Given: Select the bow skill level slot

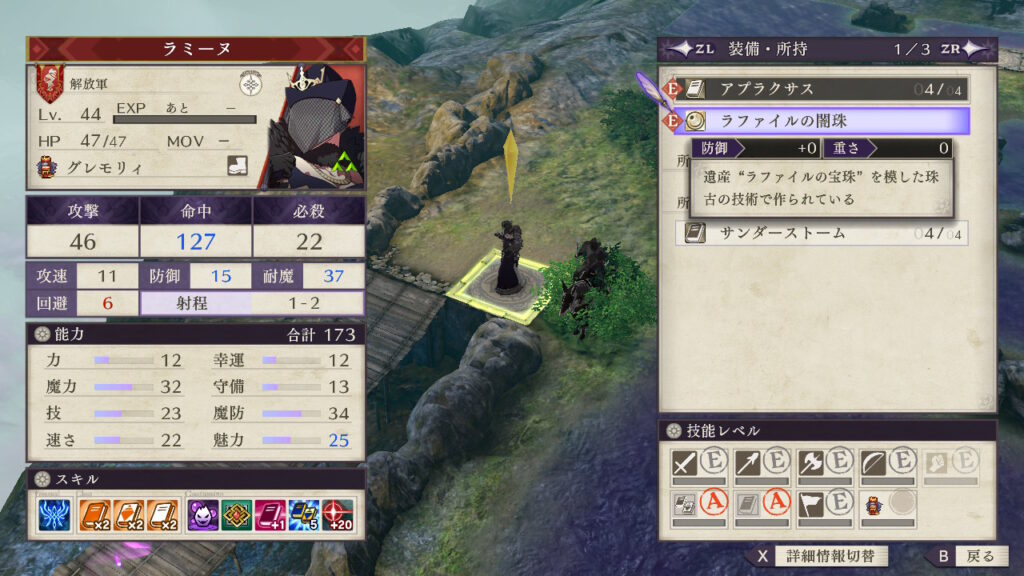Looking at the screenshot, I should pos(886,463).
